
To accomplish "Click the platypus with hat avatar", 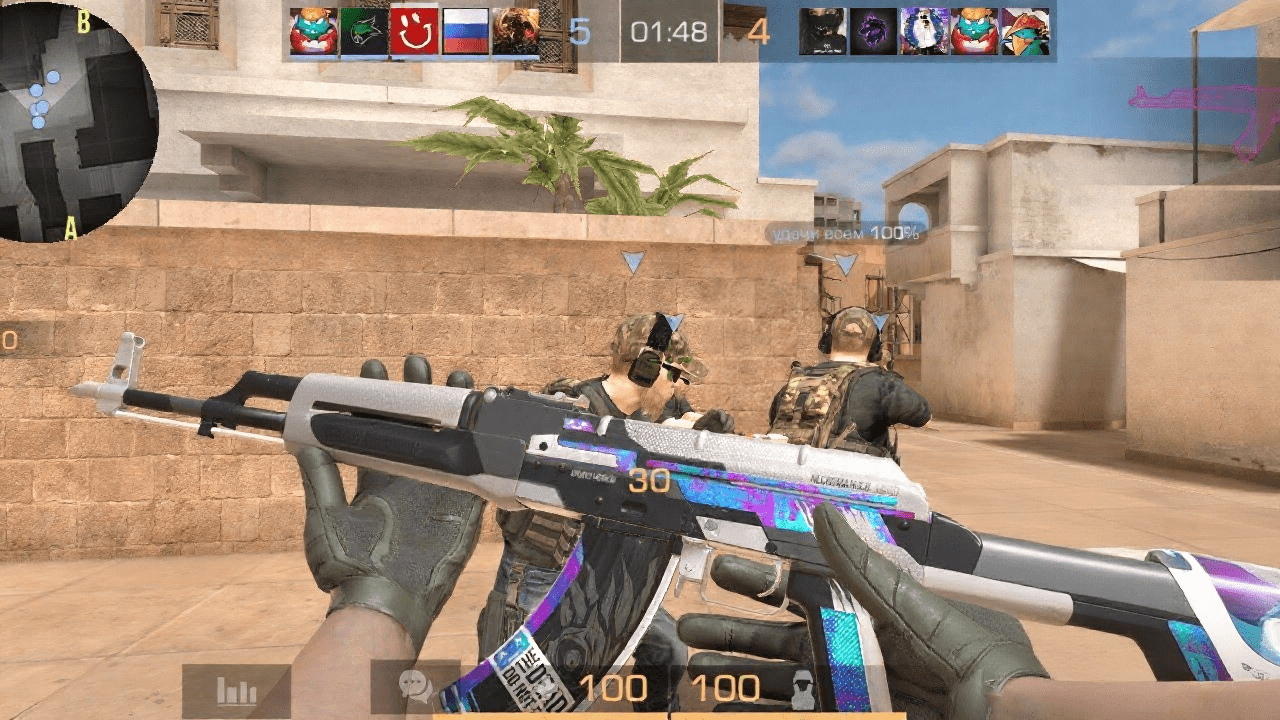I will (x=1026, y=32).
